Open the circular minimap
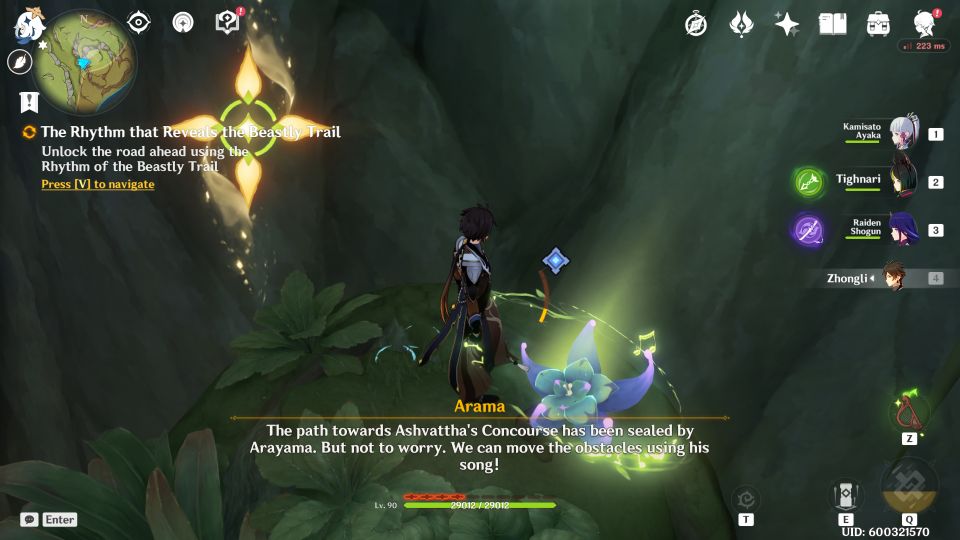 84,62
